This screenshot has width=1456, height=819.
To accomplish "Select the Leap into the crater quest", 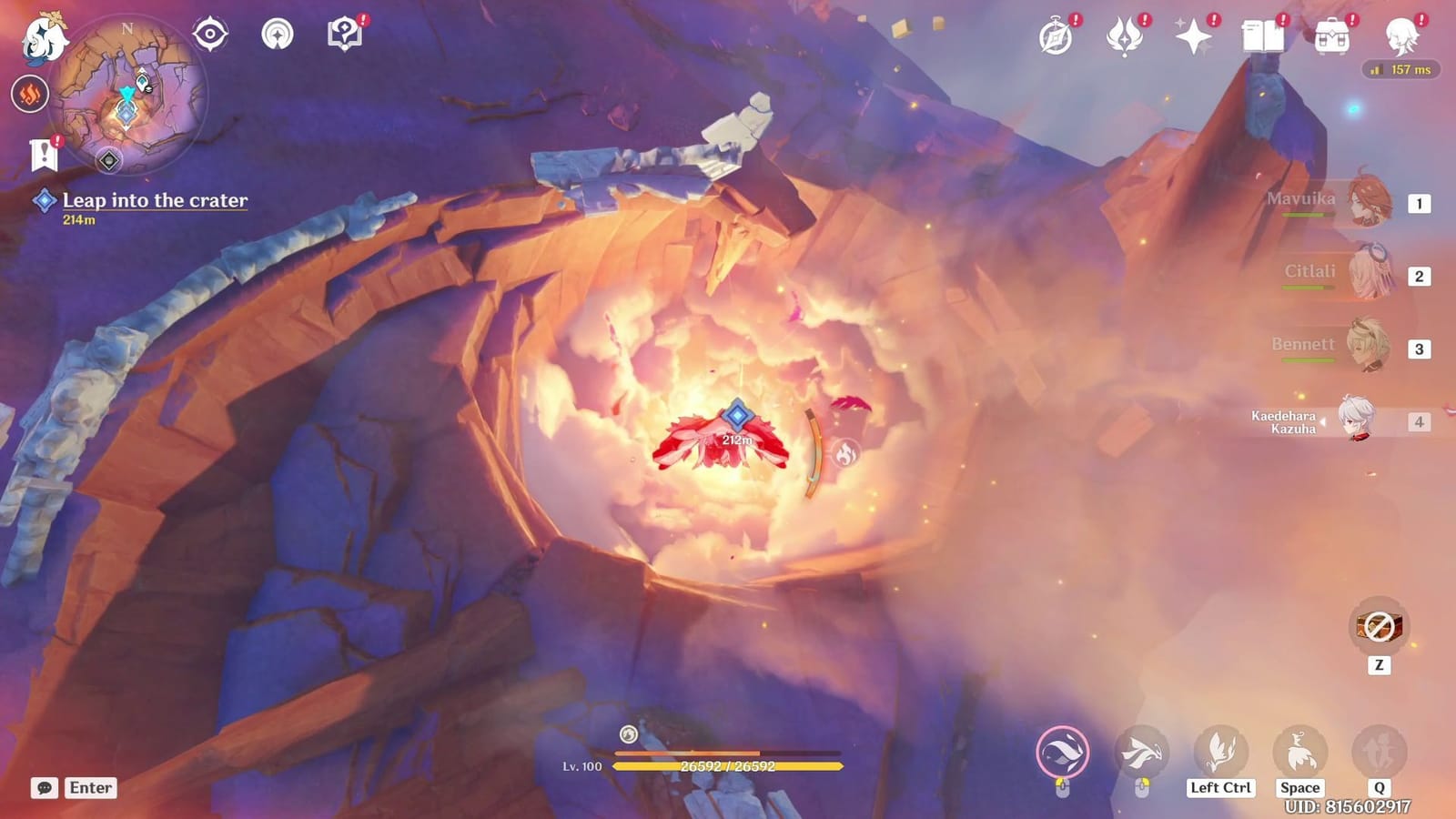I will coord(153,200).
